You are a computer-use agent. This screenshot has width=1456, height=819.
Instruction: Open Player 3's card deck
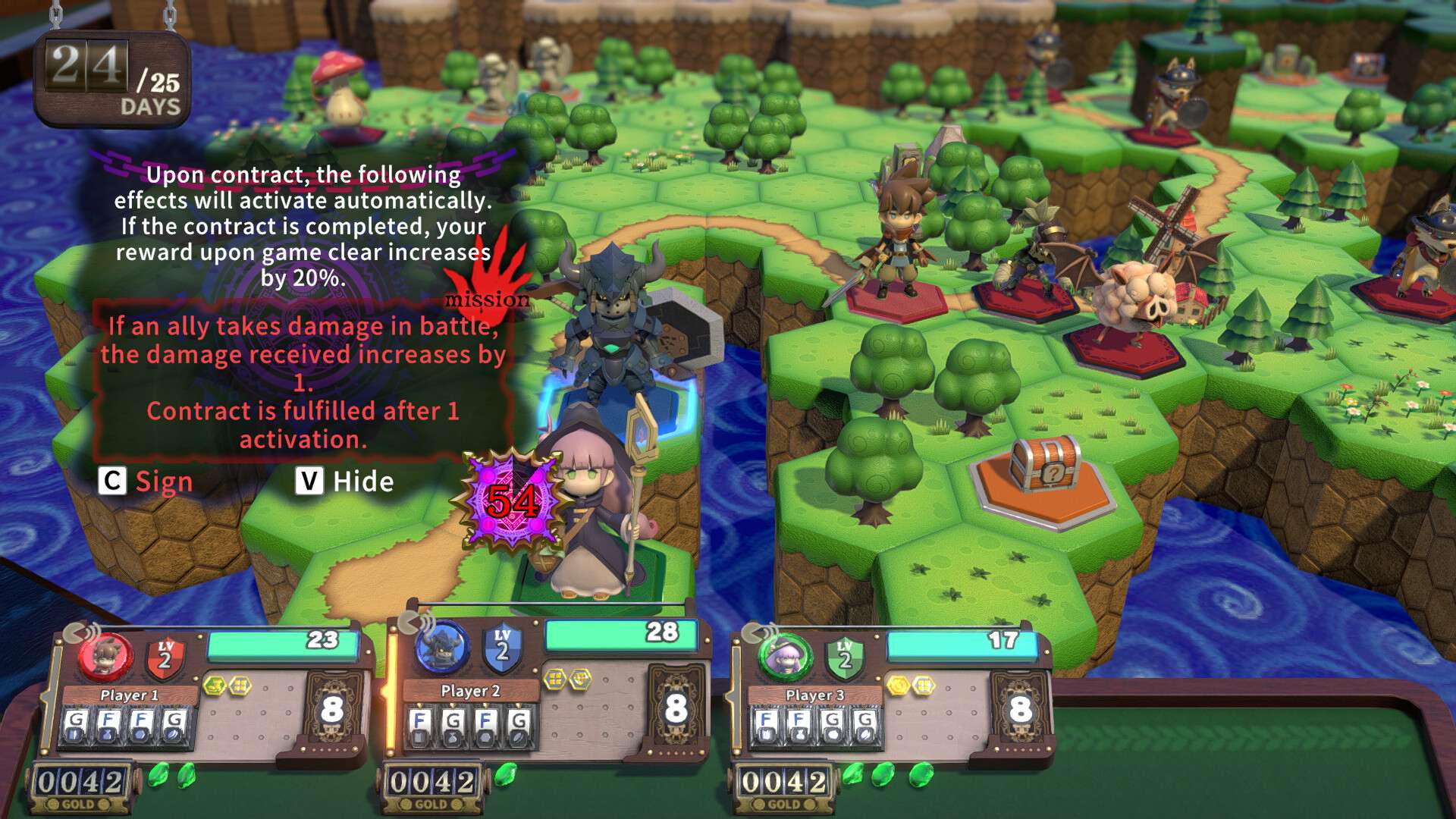tap(1020, 709)
